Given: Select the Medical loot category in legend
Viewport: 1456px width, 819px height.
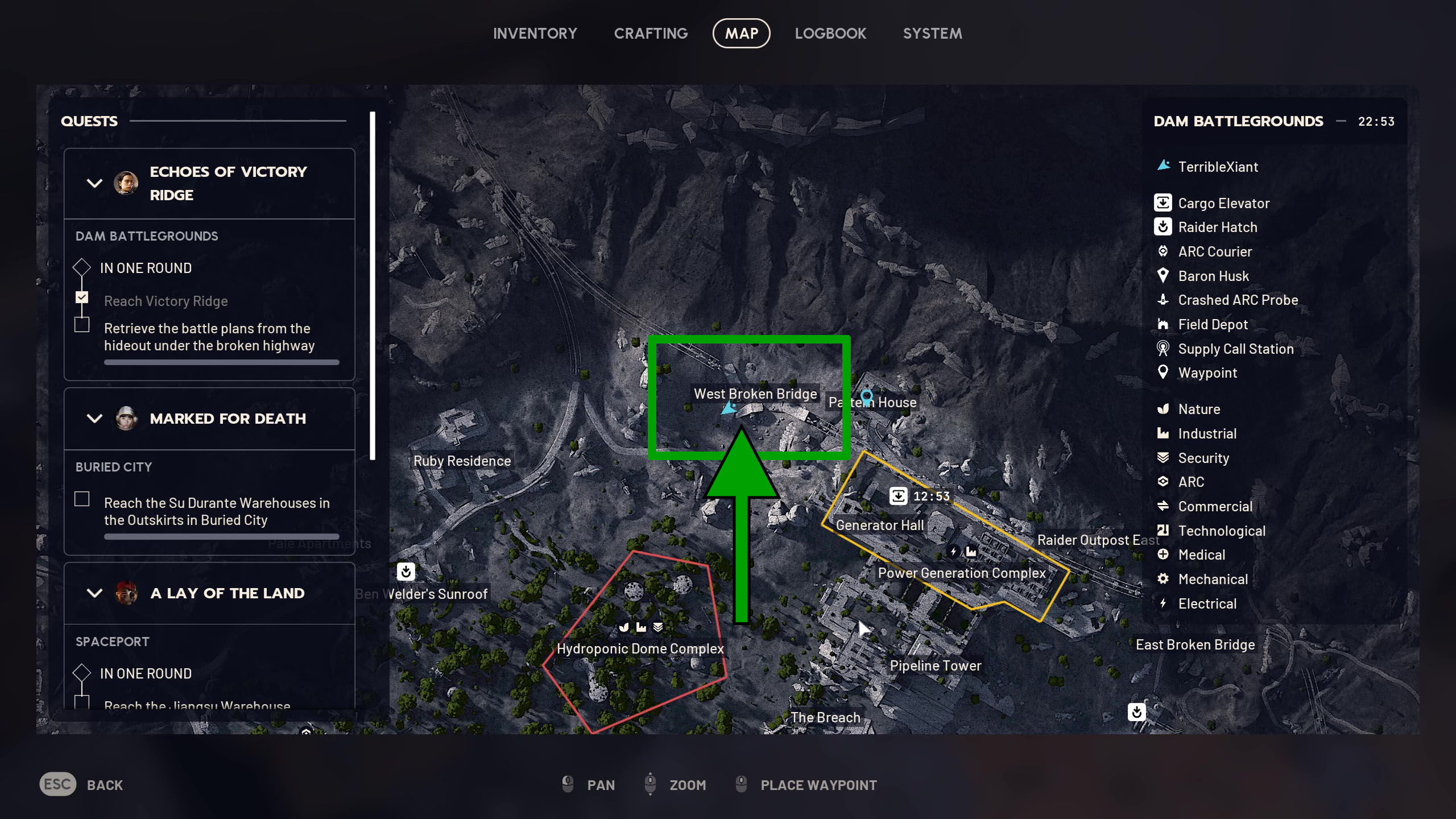Looking at the screenshot, I should pos(1201,555).
